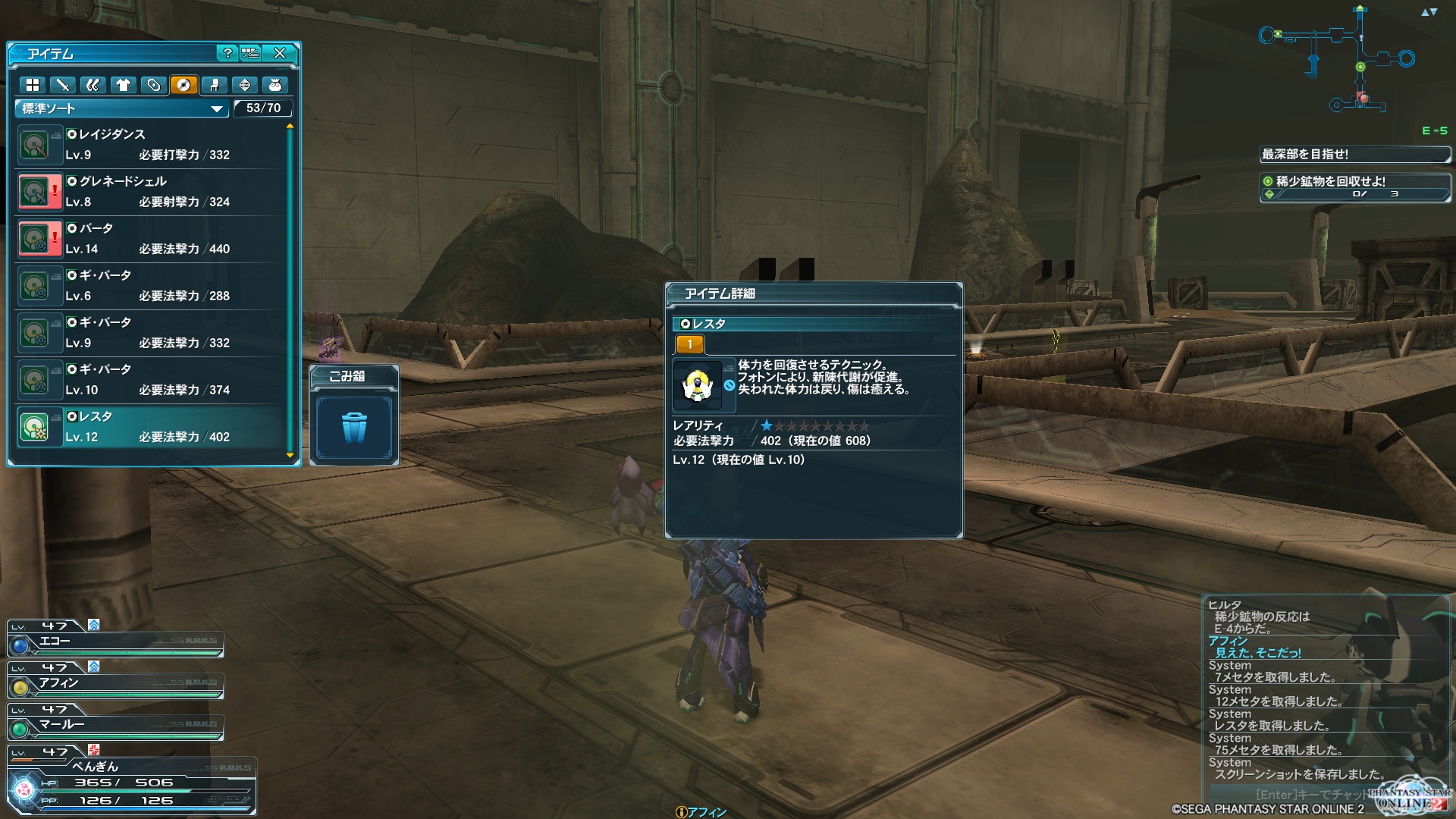Select party member アフィン's status panel
1456x819 pixels.
click(115, 683)
